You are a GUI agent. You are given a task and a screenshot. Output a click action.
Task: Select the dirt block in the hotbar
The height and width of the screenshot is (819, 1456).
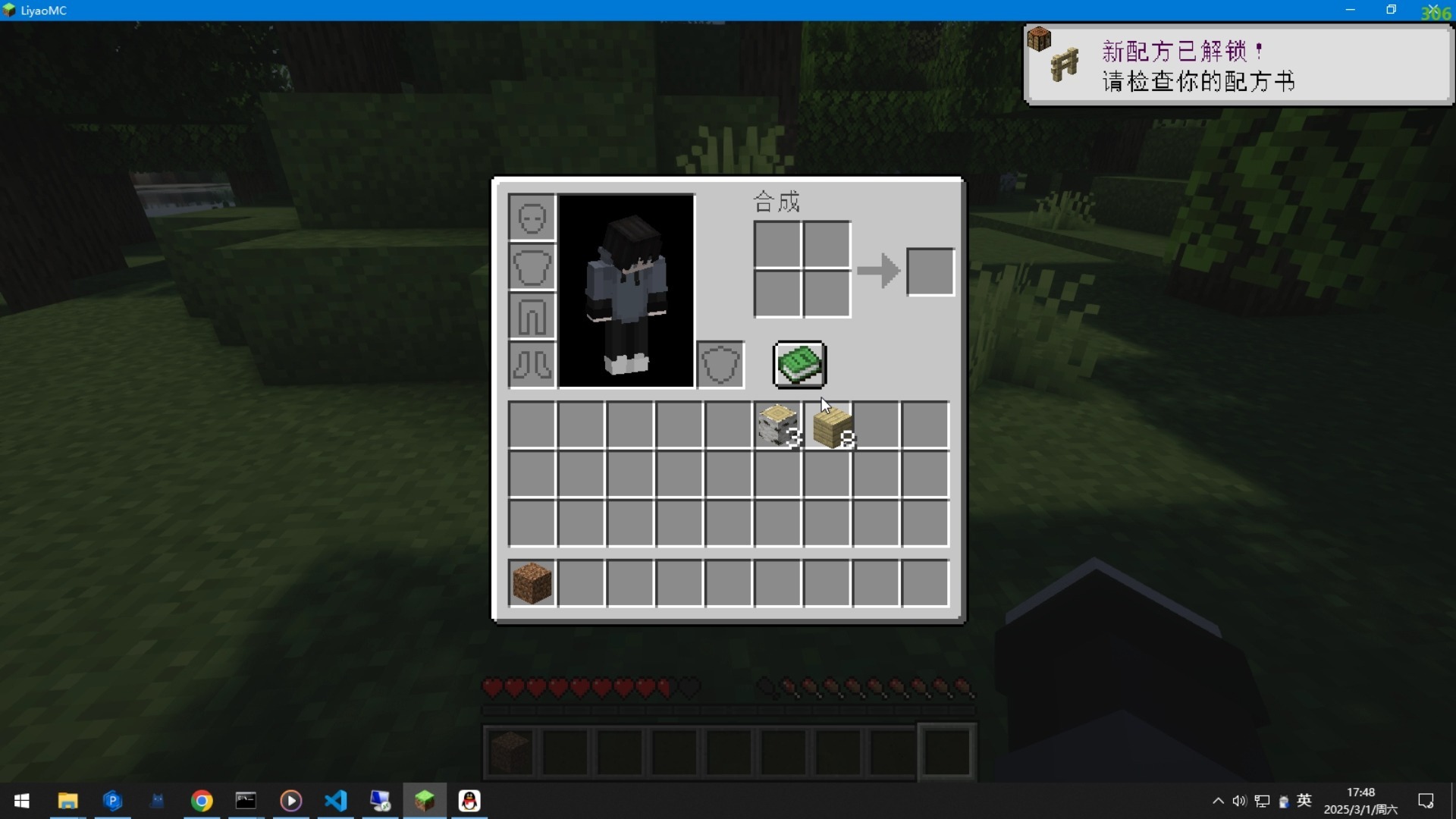coord(510,750)
